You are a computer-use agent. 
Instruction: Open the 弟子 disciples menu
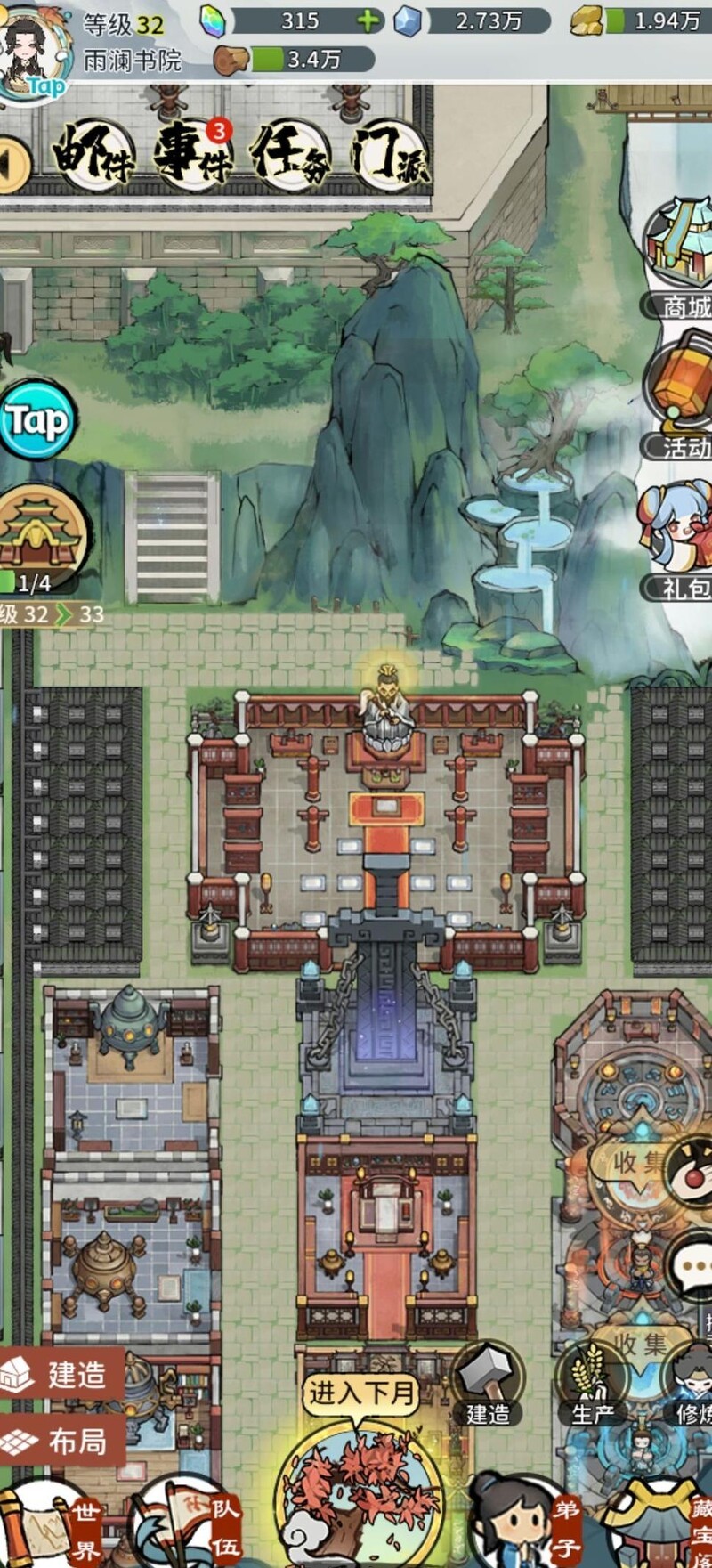(x=525, y=1523)
